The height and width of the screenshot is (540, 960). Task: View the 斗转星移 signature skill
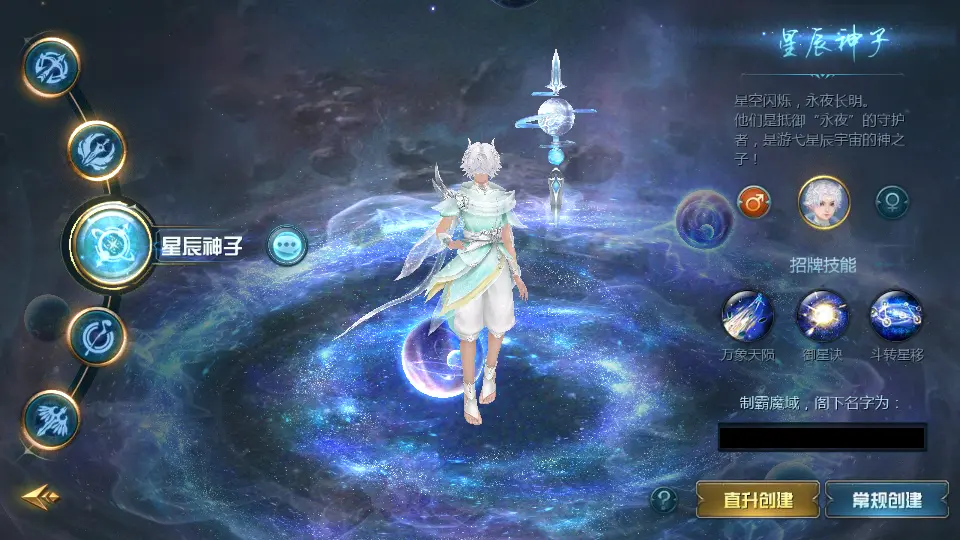(x=896, y=316)
